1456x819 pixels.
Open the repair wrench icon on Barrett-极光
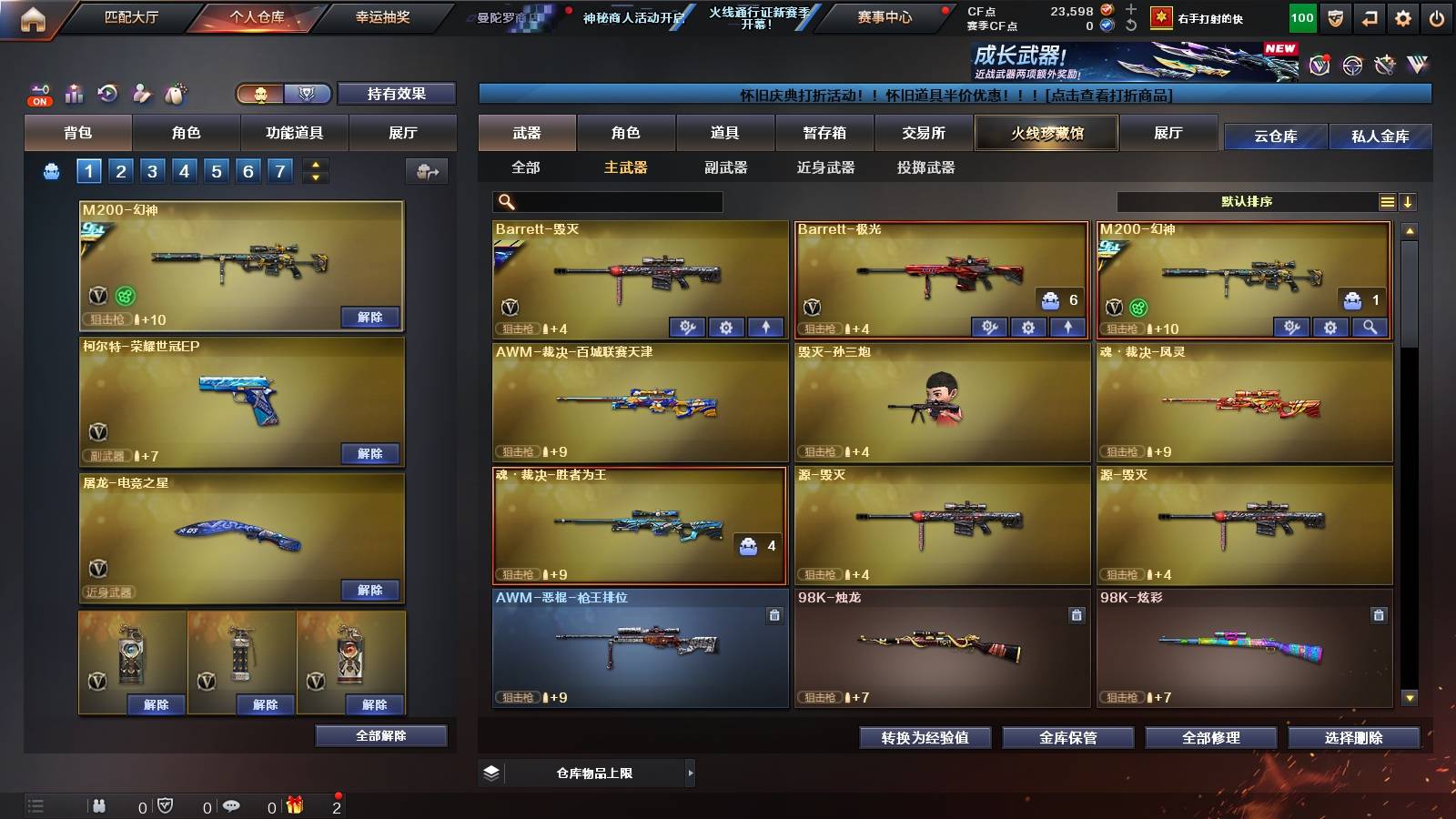991,327
